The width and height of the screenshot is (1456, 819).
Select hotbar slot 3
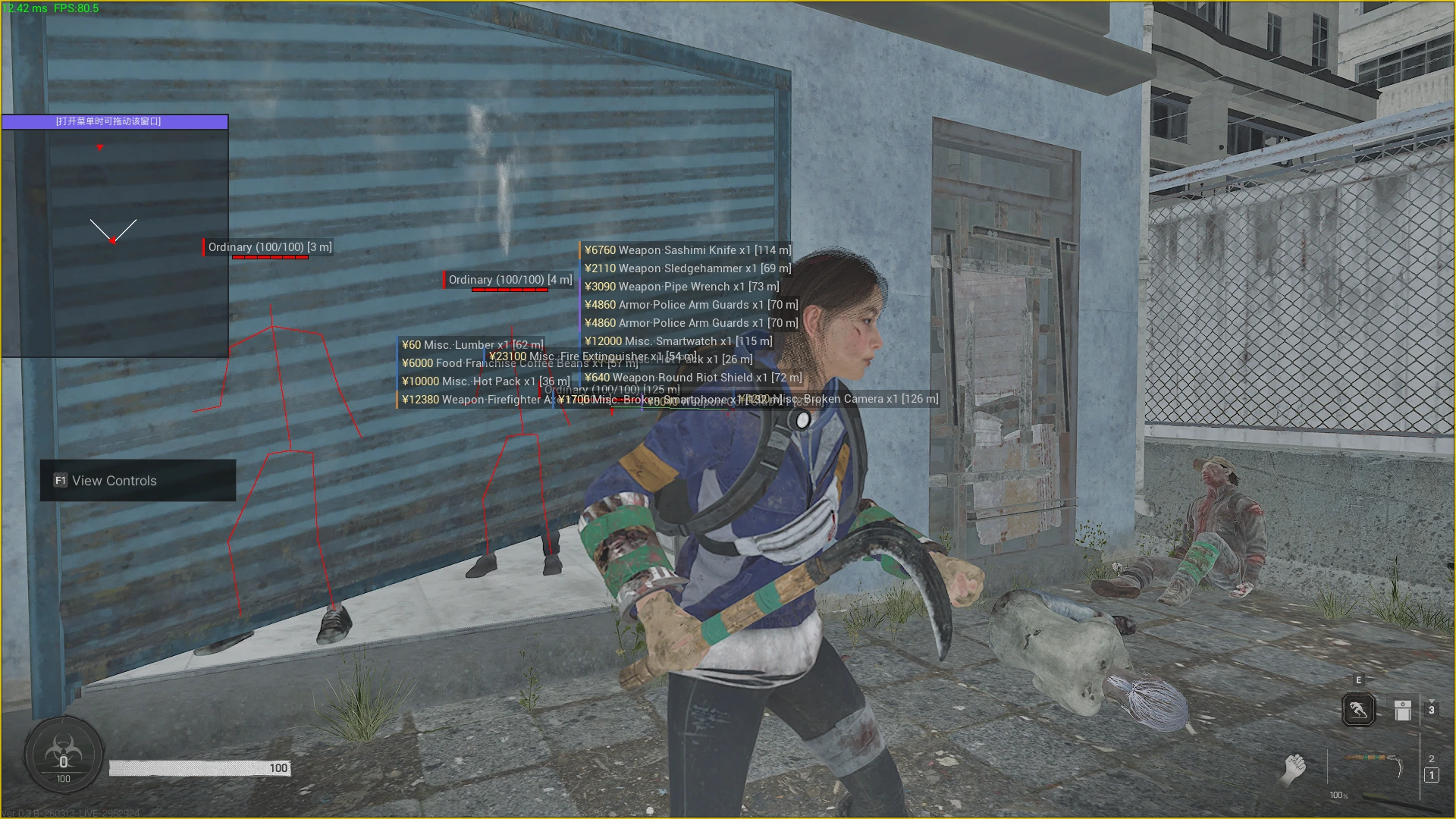click(x=1432, y=710)
